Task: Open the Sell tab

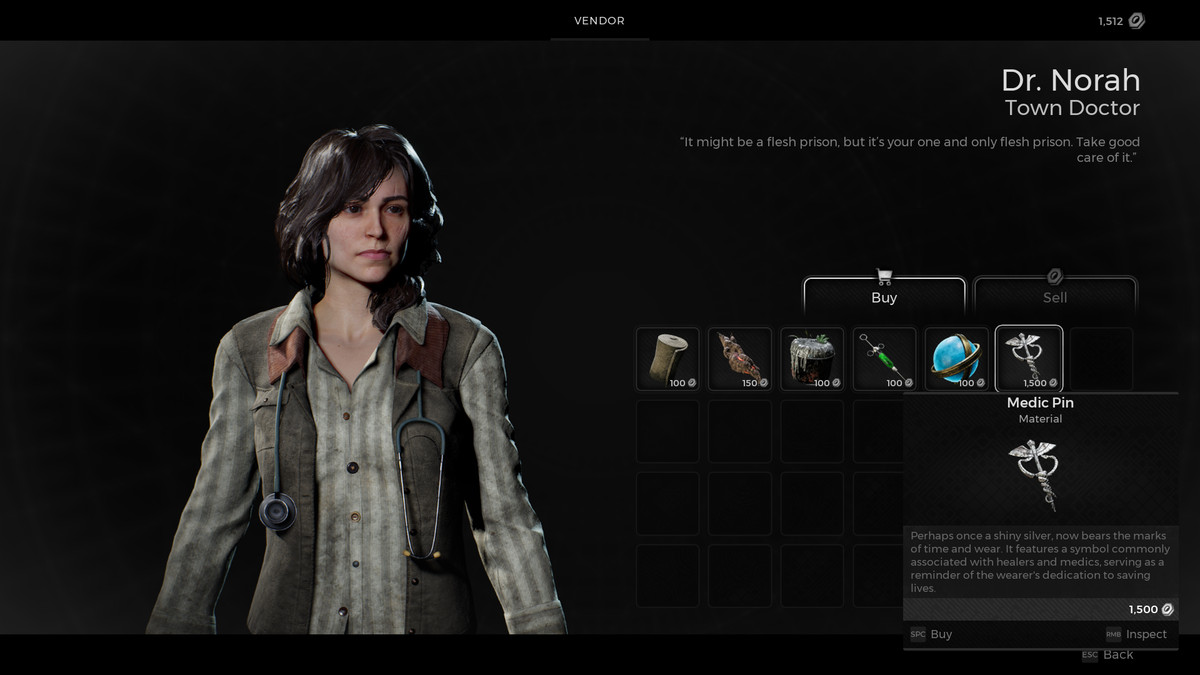Action: tap(1055, 297)
